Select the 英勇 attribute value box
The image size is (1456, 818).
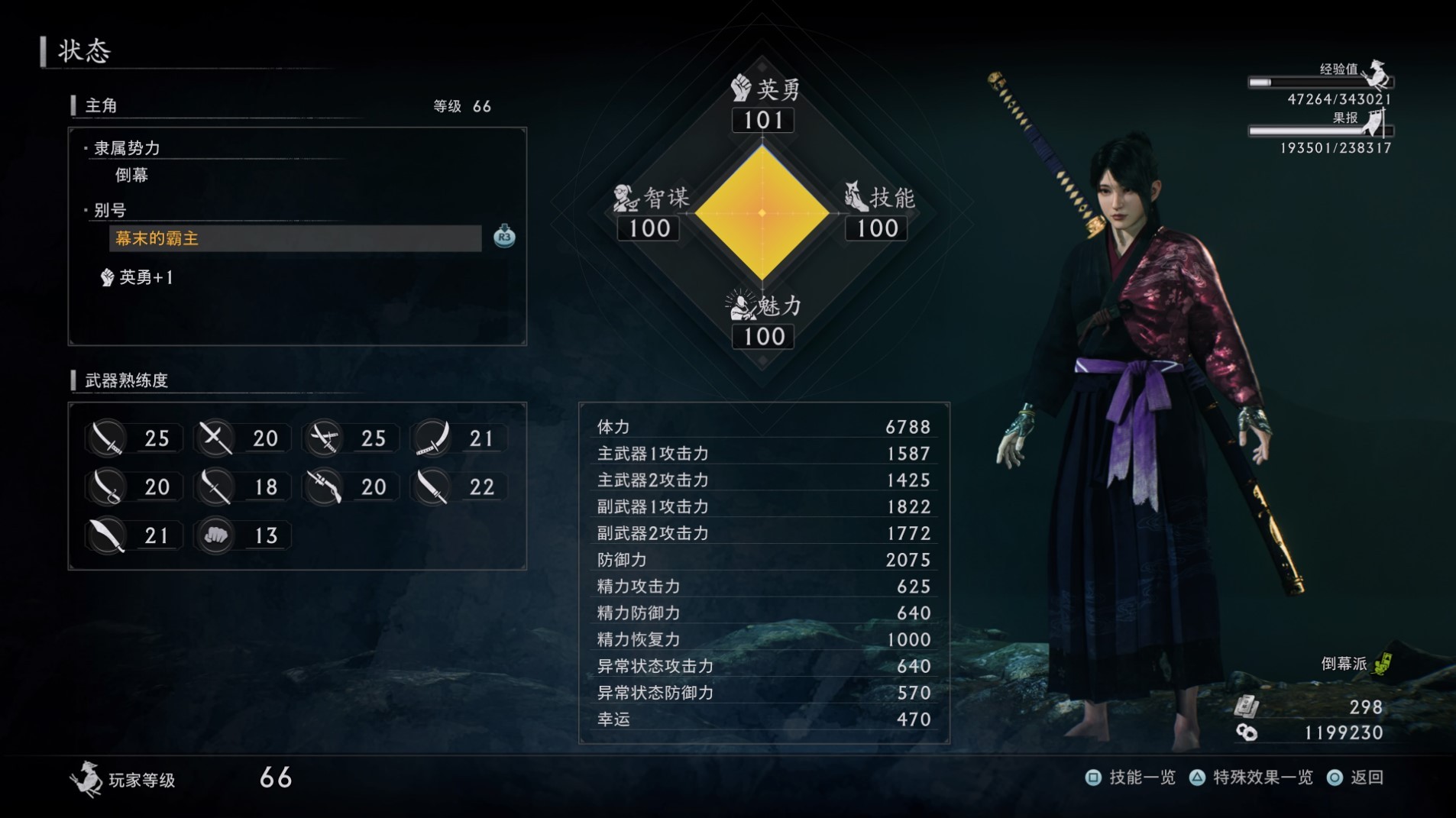[x=762, y=121]
